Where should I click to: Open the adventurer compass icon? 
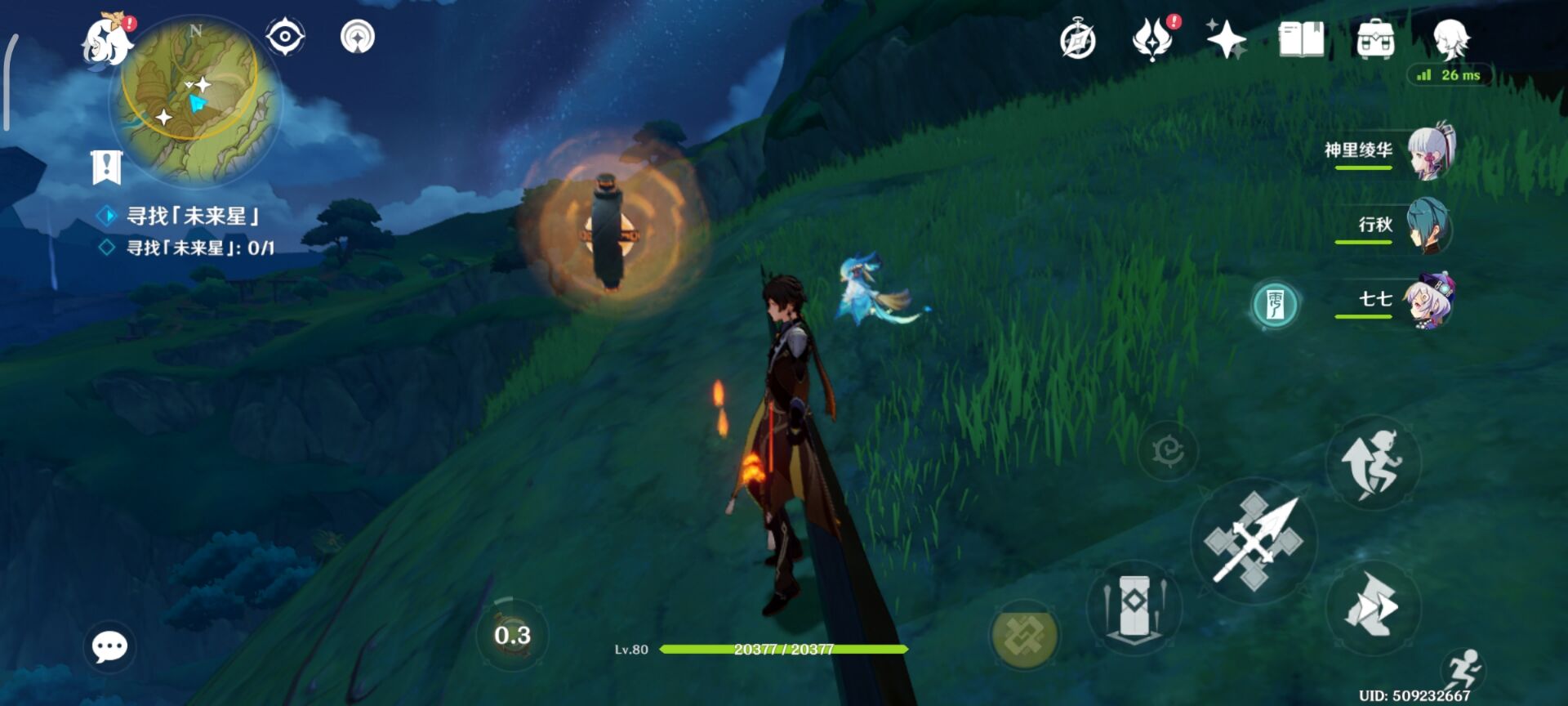[x=1077, y=39]
